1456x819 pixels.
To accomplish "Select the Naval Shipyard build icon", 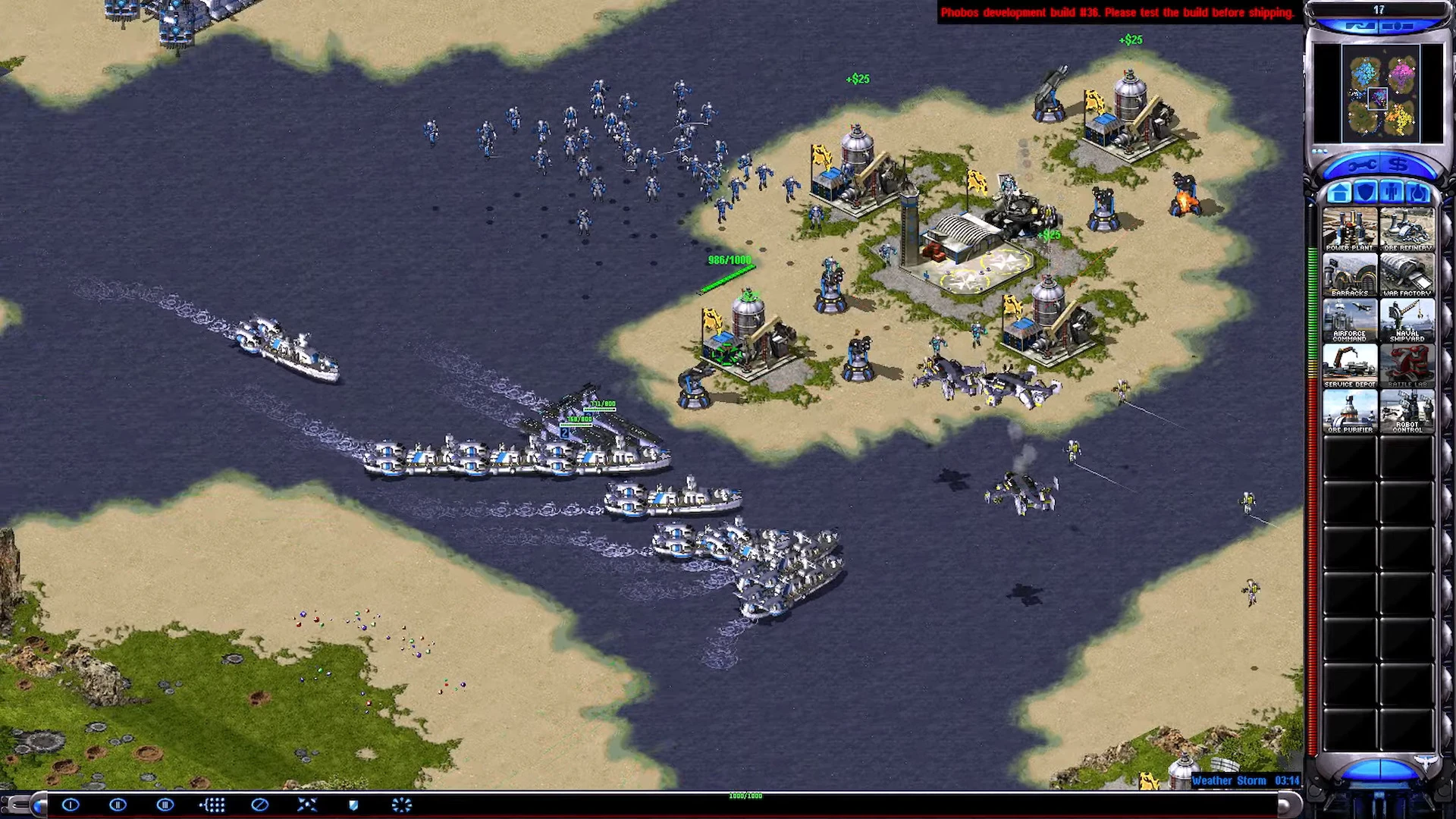I will (x=1407, y=320).
